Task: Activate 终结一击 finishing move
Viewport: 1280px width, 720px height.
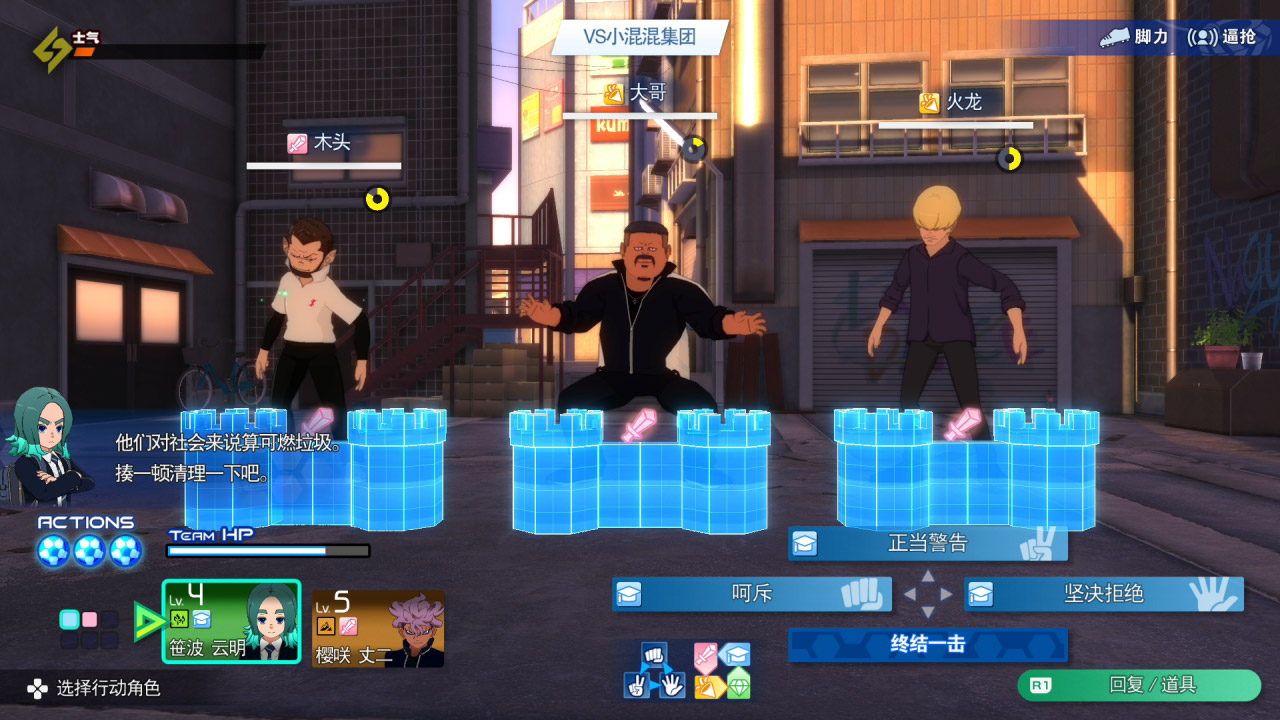Action: coord(928,645)
